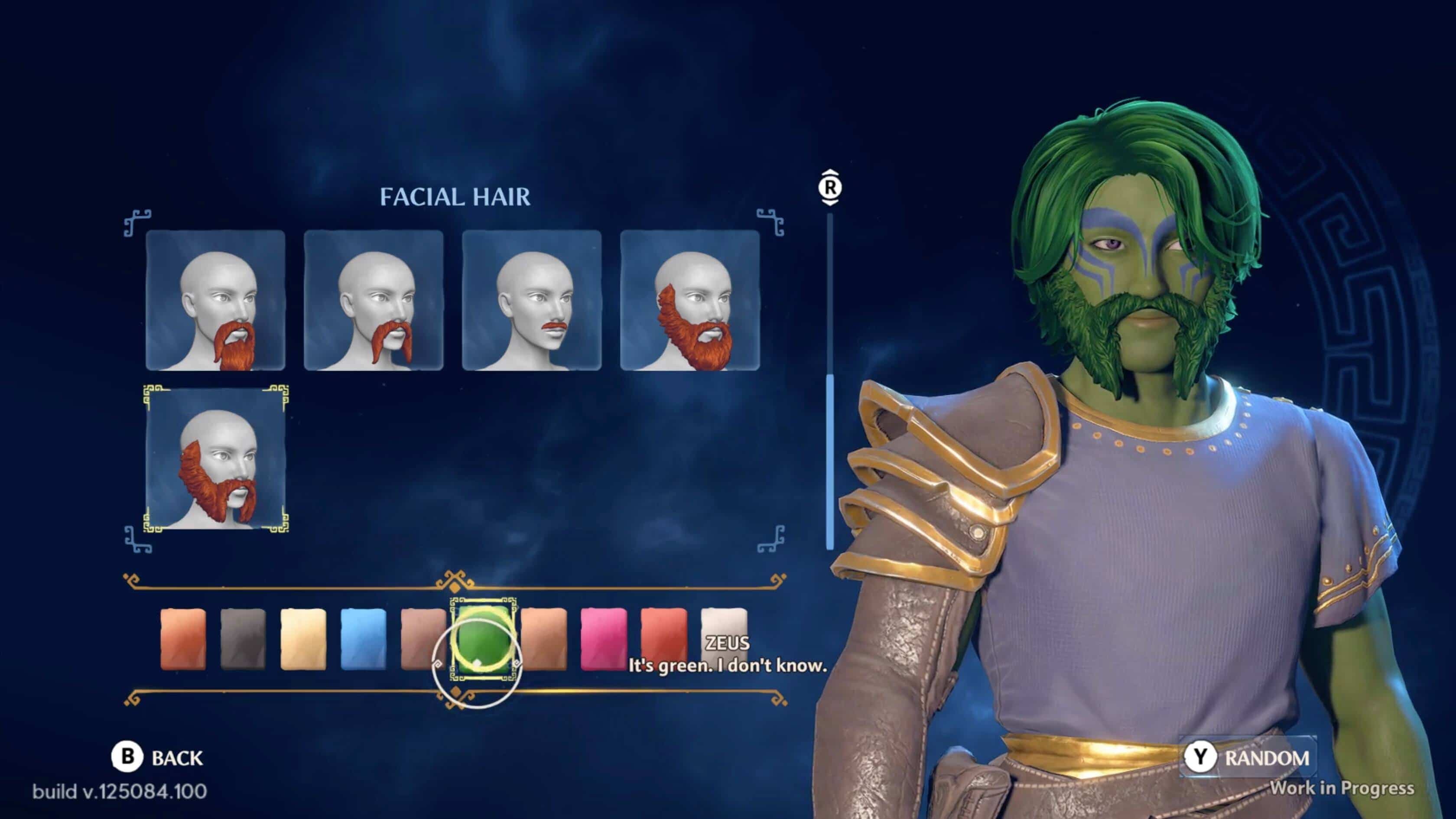This screenshot has height=819, width=1456.
Task: Set facial hair color to blue
Action: pos(364,639)
